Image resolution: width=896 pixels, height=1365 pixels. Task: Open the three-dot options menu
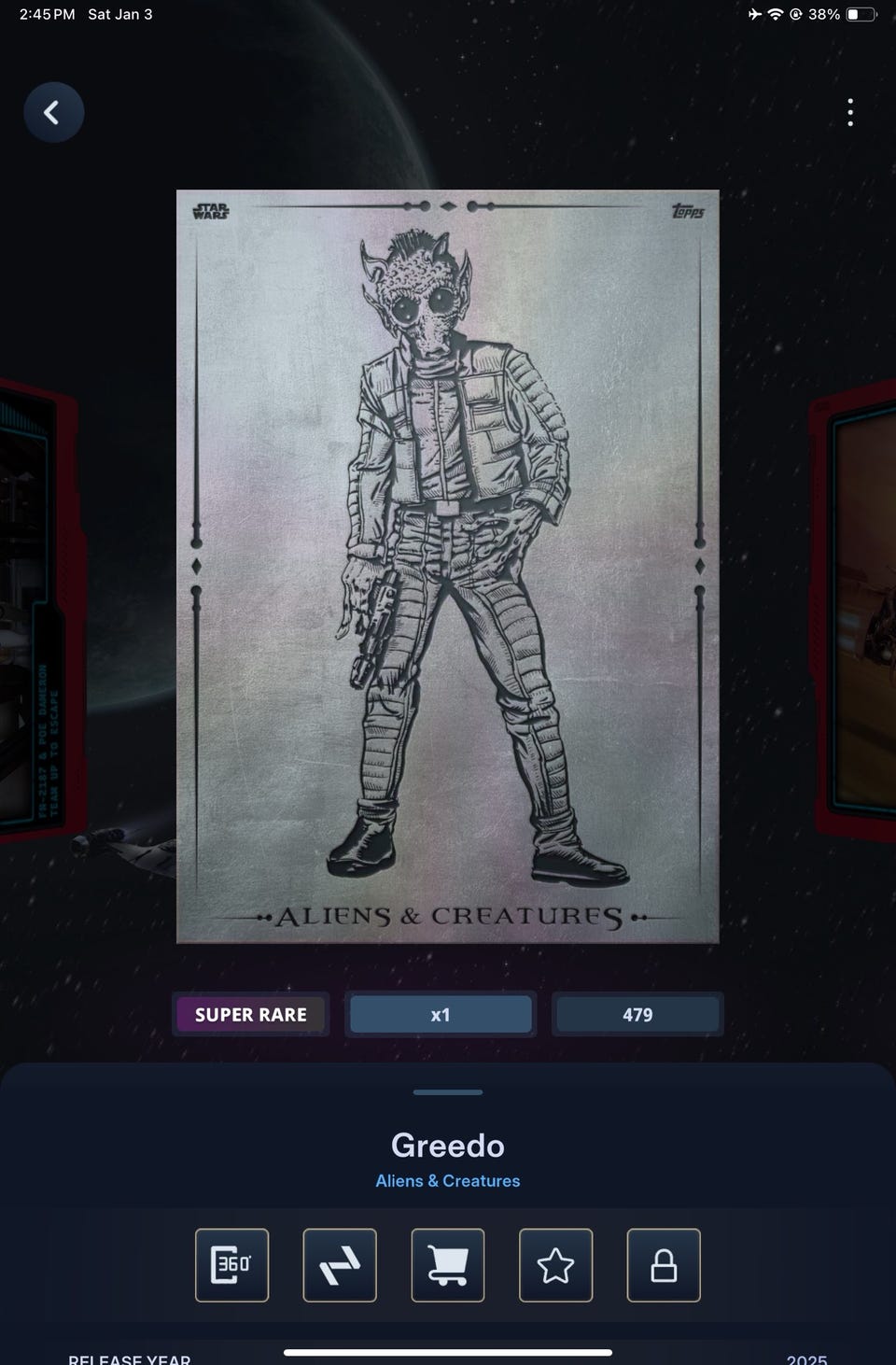pyautogui.click(x=849, y=113)
